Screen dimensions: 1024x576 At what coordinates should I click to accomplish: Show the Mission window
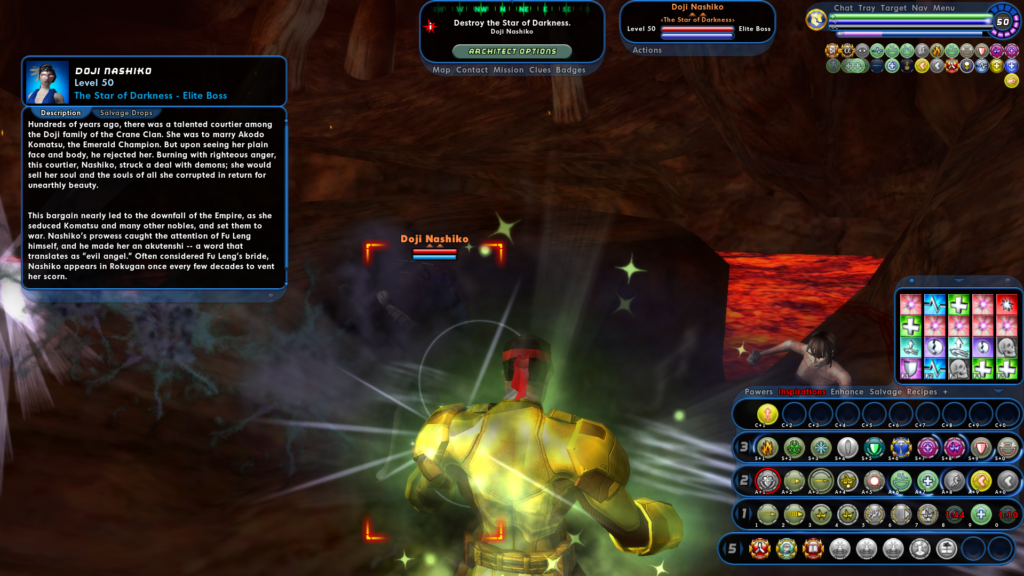(508, 70)
